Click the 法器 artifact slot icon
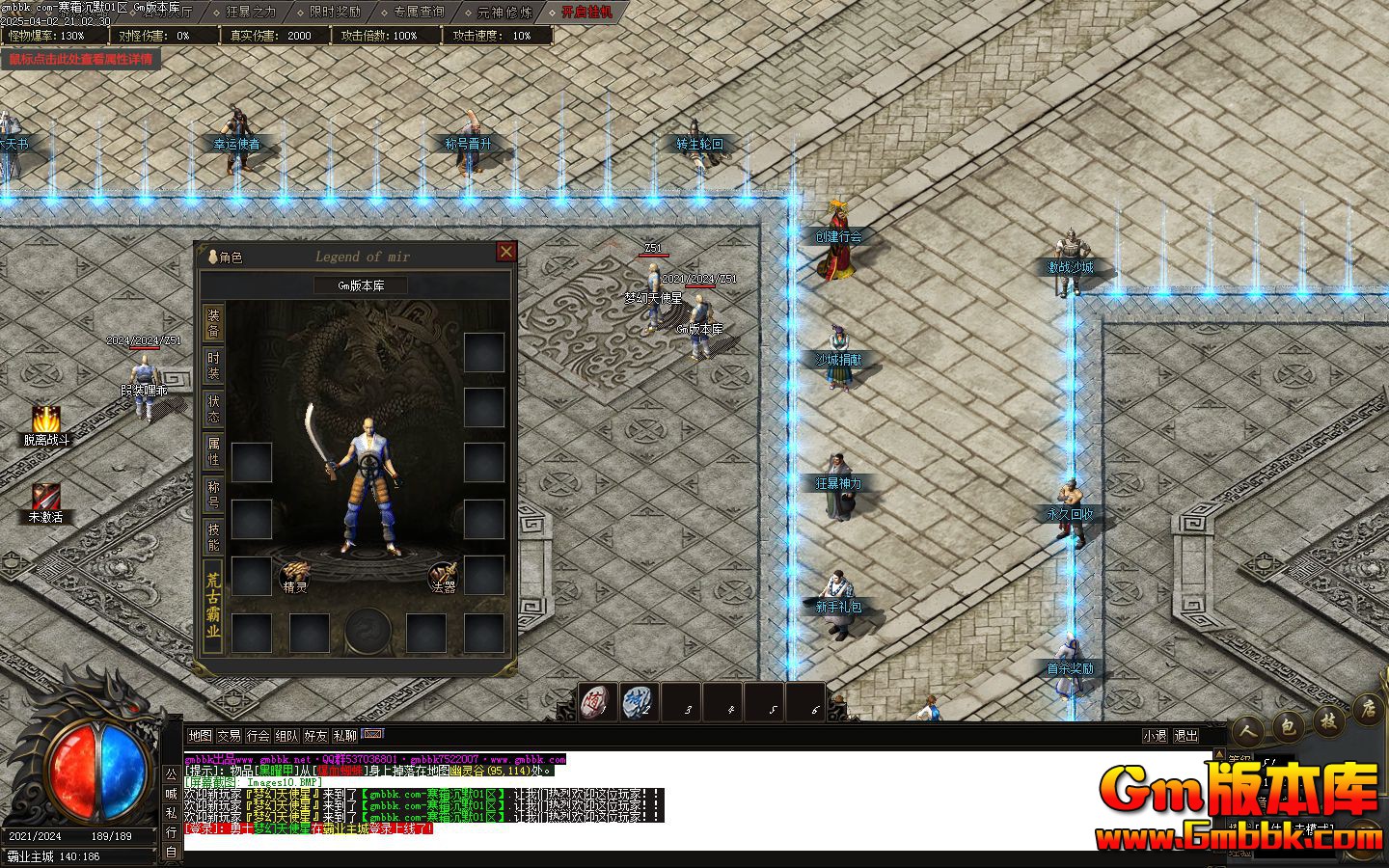Screen dimensions: 1389x868 coord(443,576)
